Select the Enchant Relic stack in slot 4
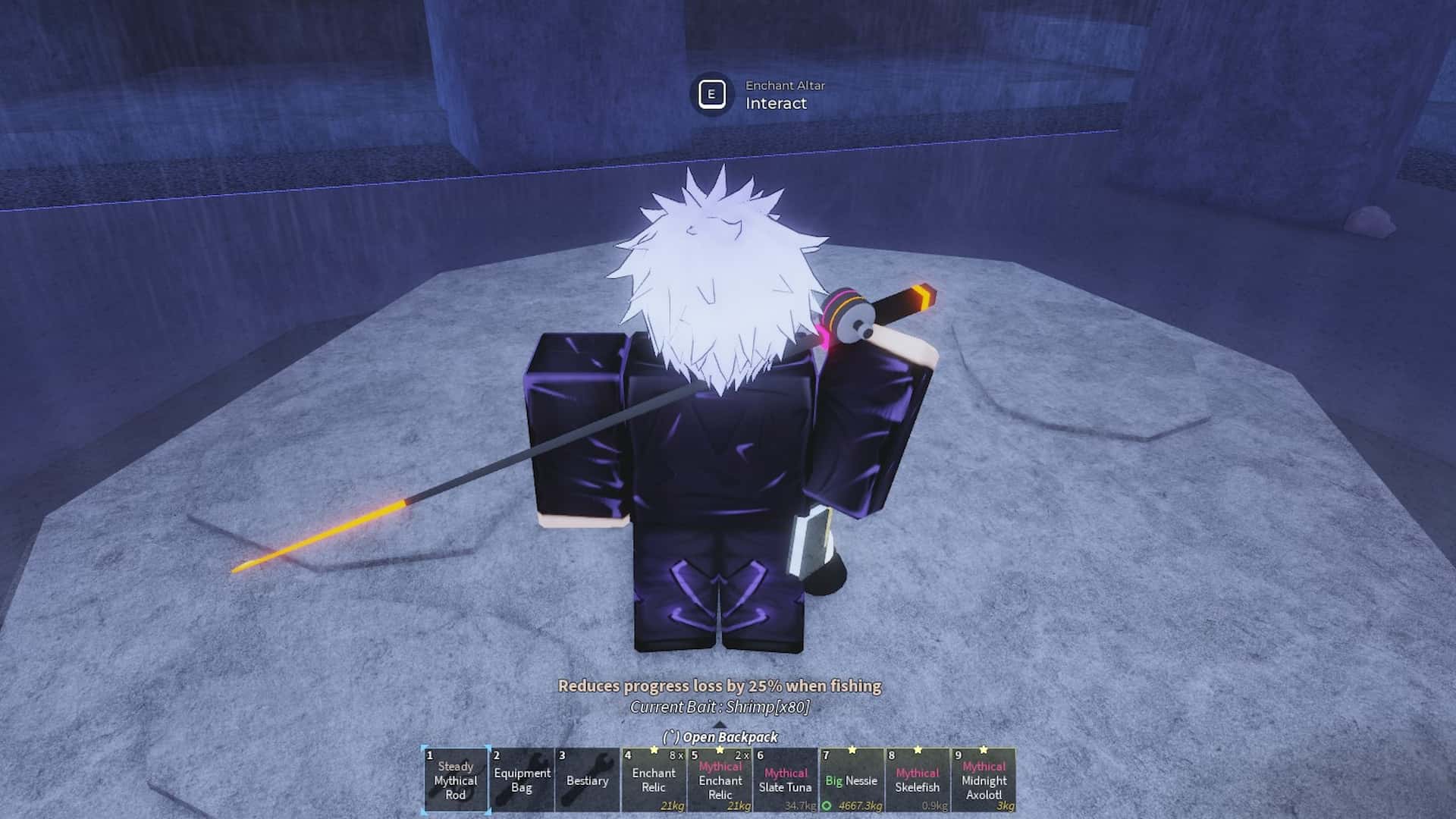Viewport: 1456px width, 819px height. (x=654, y=781)
